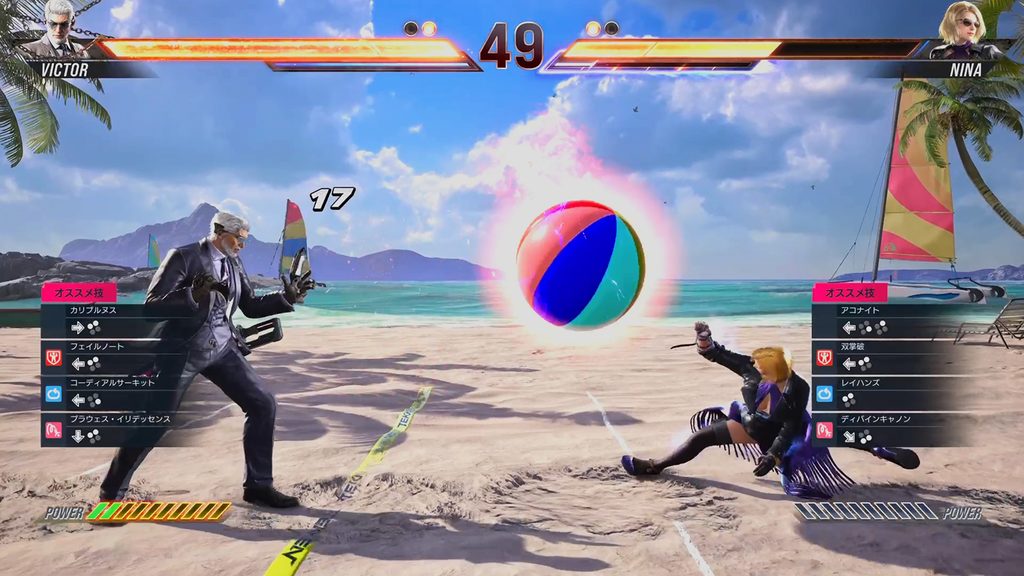
Task: Select Nina's アコナイト move row
Action: 880,319
